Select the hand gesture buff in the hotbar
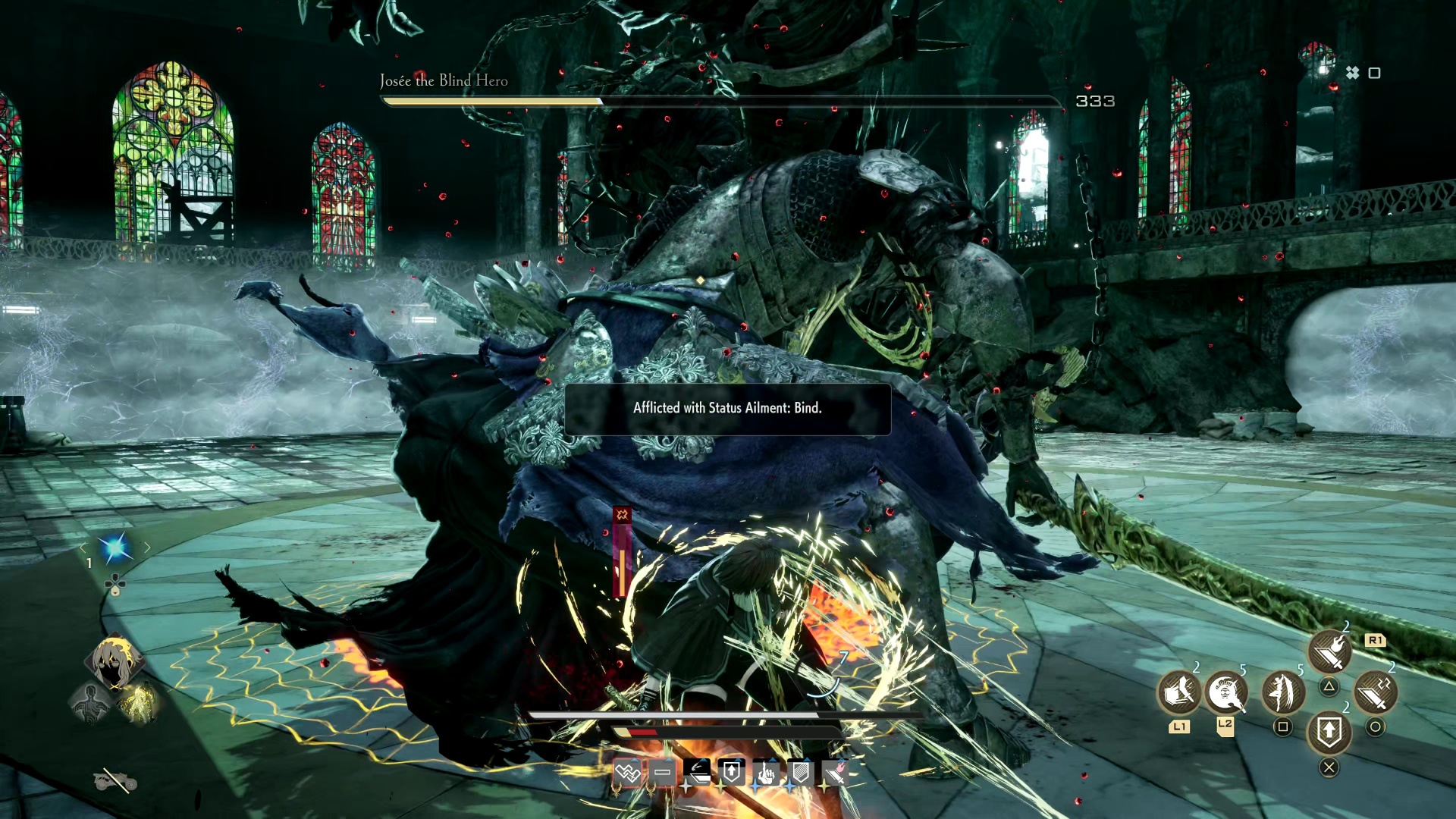 tap(767, 771)
